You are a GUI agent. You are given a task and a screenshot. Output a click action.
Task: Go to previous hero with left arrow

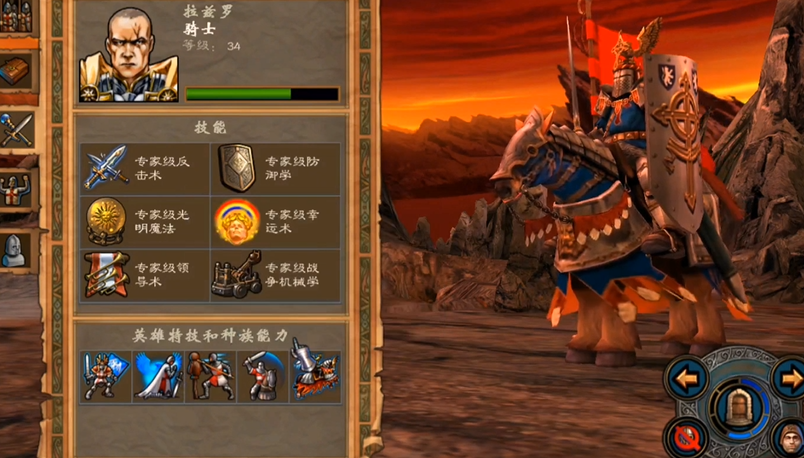pos(686,378)
